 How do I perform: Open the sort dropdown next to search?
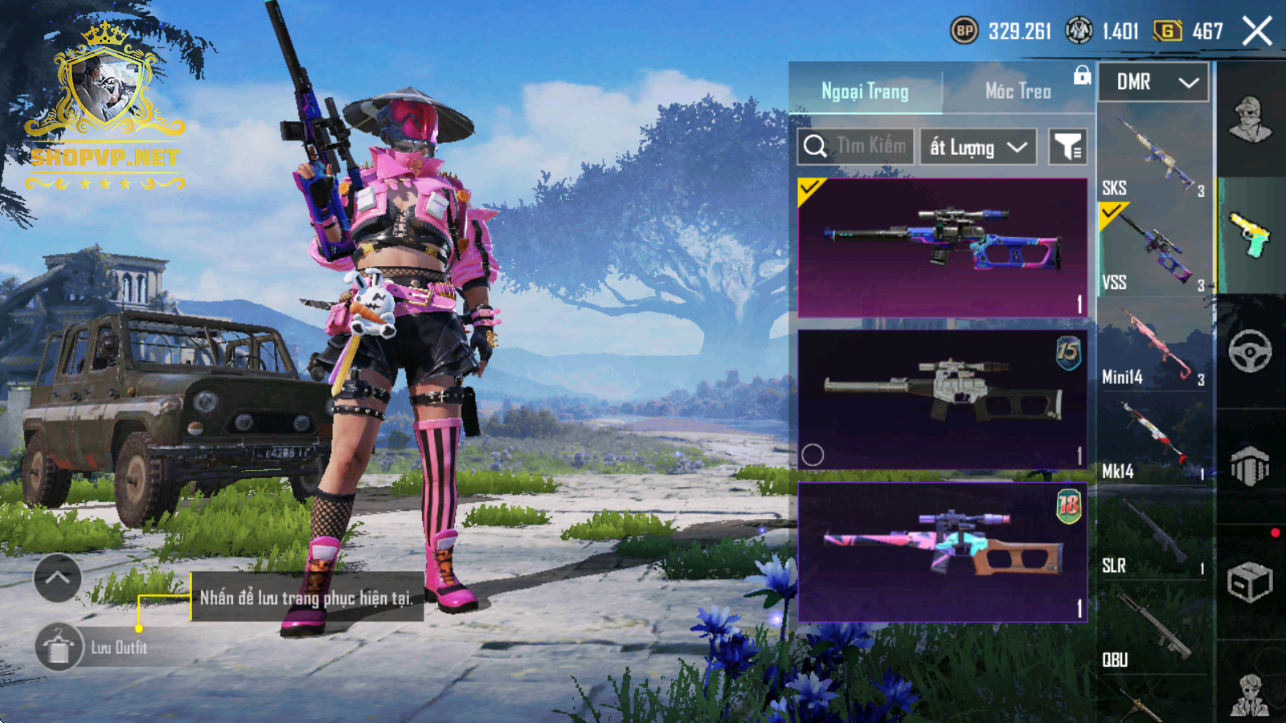[x=978, y=147]
